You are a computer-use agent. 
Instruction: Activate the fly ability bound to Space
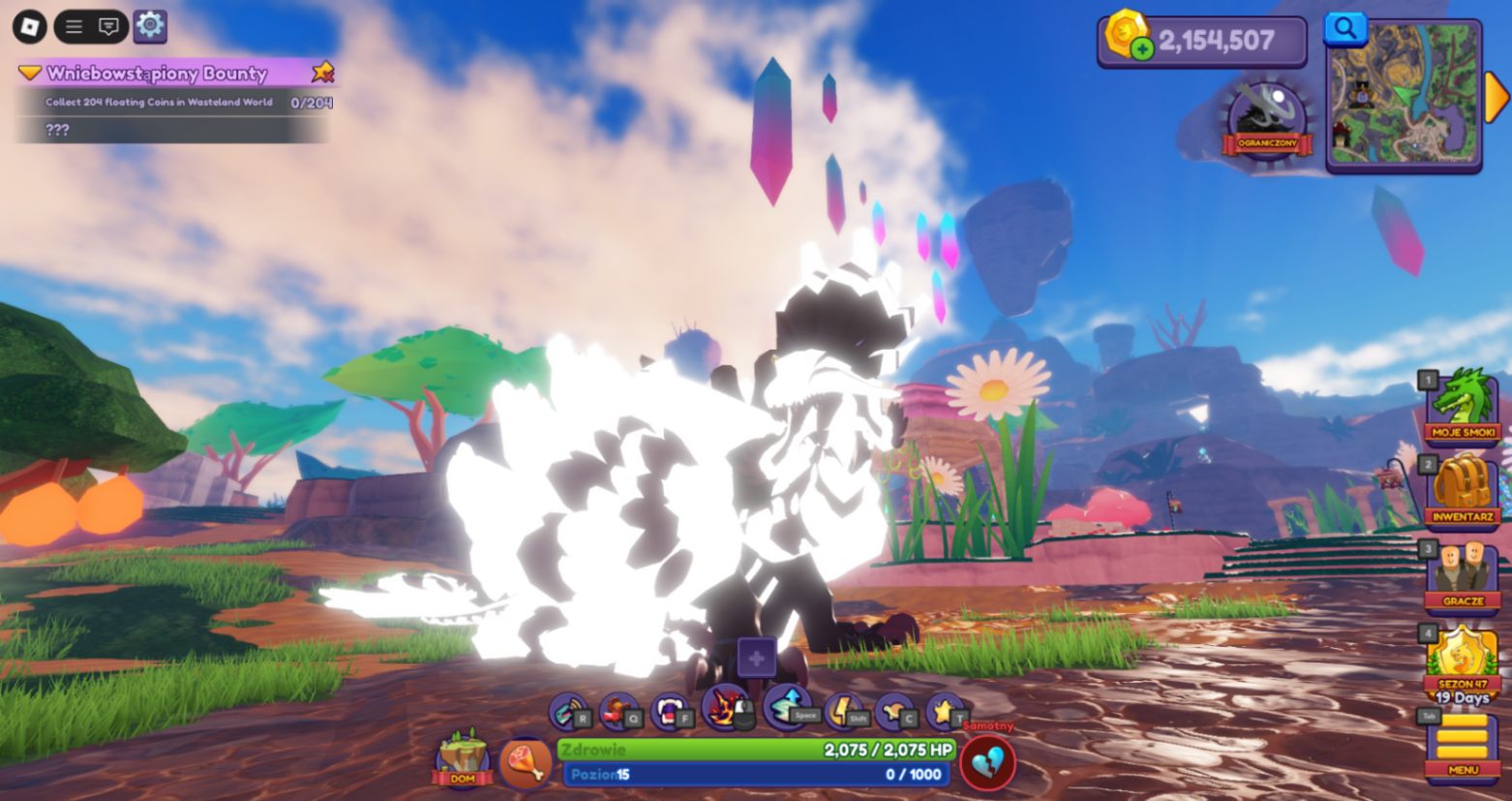point(785,710)
